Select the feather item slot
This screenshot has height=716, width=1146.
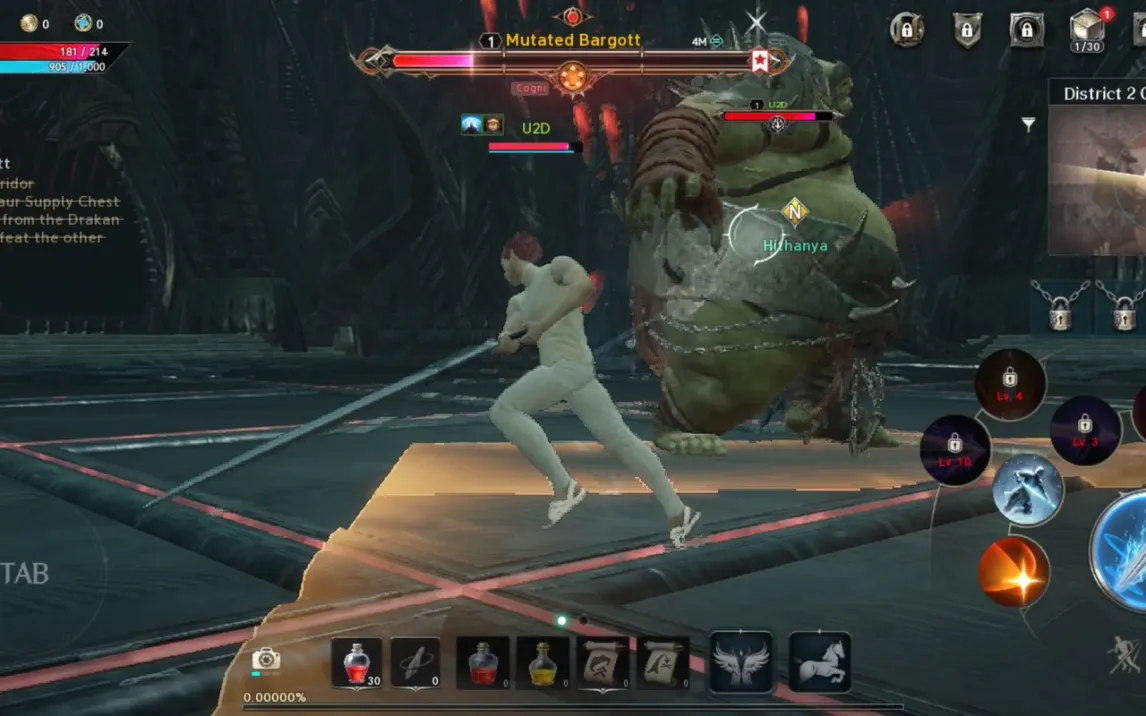(415, 663)
